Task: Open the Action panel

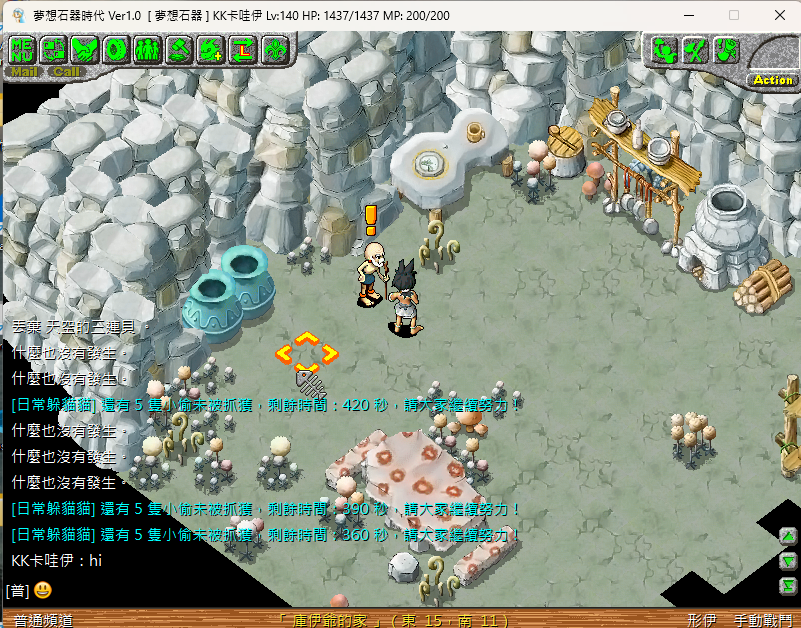Action: coord(773,79)
